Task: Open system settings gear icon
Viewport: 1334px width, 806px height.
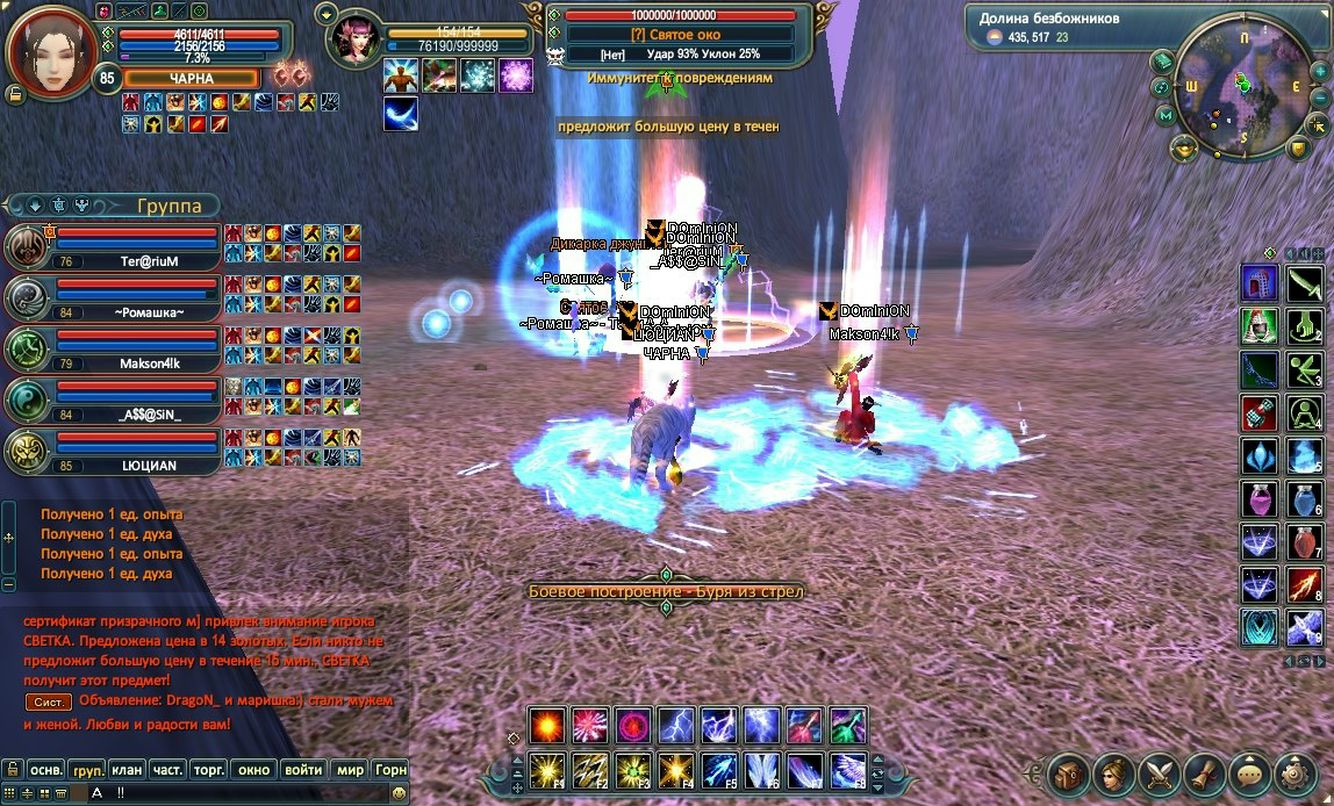Action: click(x=1296, y=774)
